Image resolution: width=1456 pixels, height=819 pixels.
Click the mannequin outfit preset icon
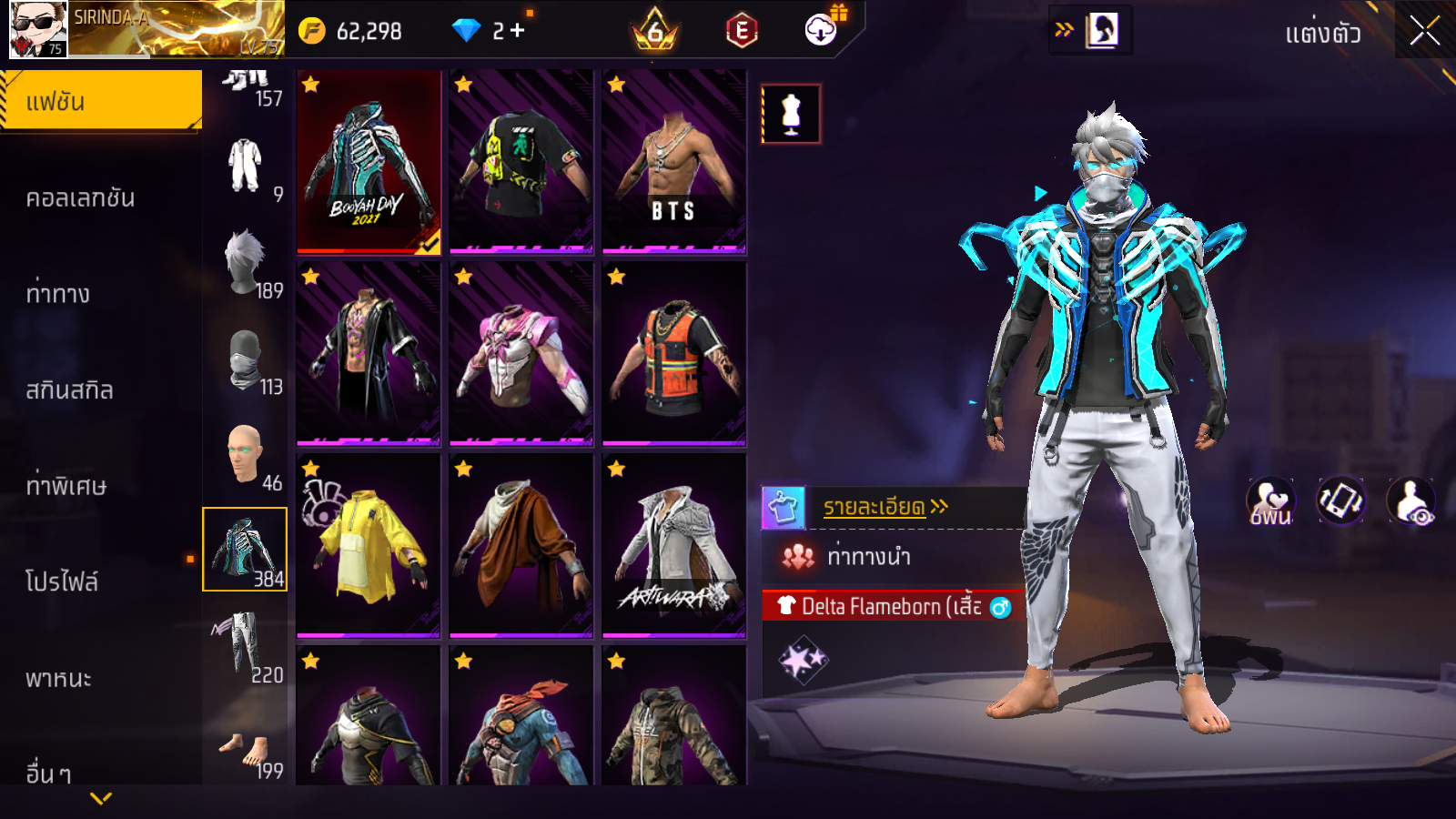[x=791, y=115]
